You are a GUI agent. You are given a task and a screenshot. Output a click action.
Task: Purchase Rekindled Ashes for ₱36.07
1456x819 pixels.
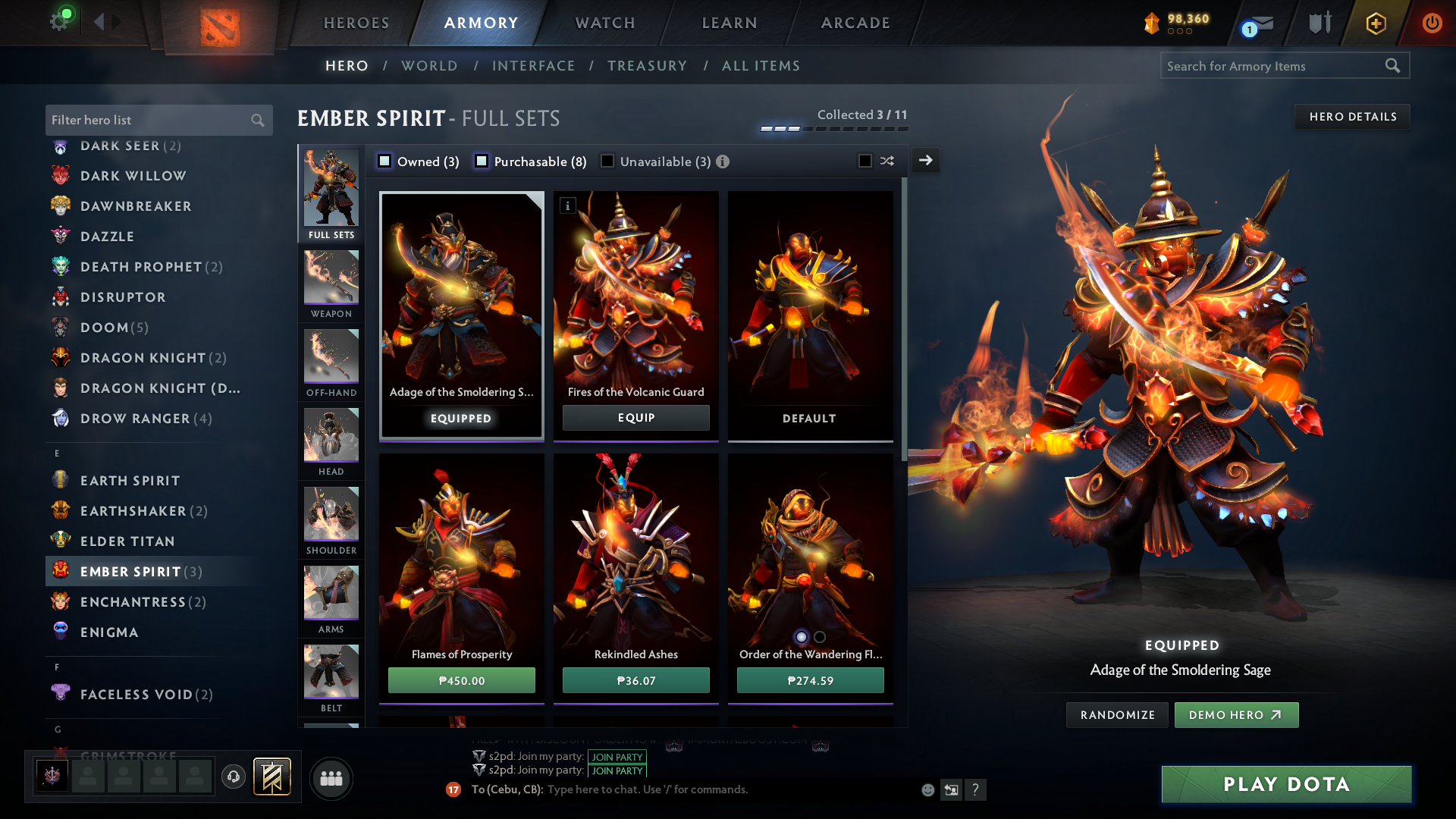(635, 680)
